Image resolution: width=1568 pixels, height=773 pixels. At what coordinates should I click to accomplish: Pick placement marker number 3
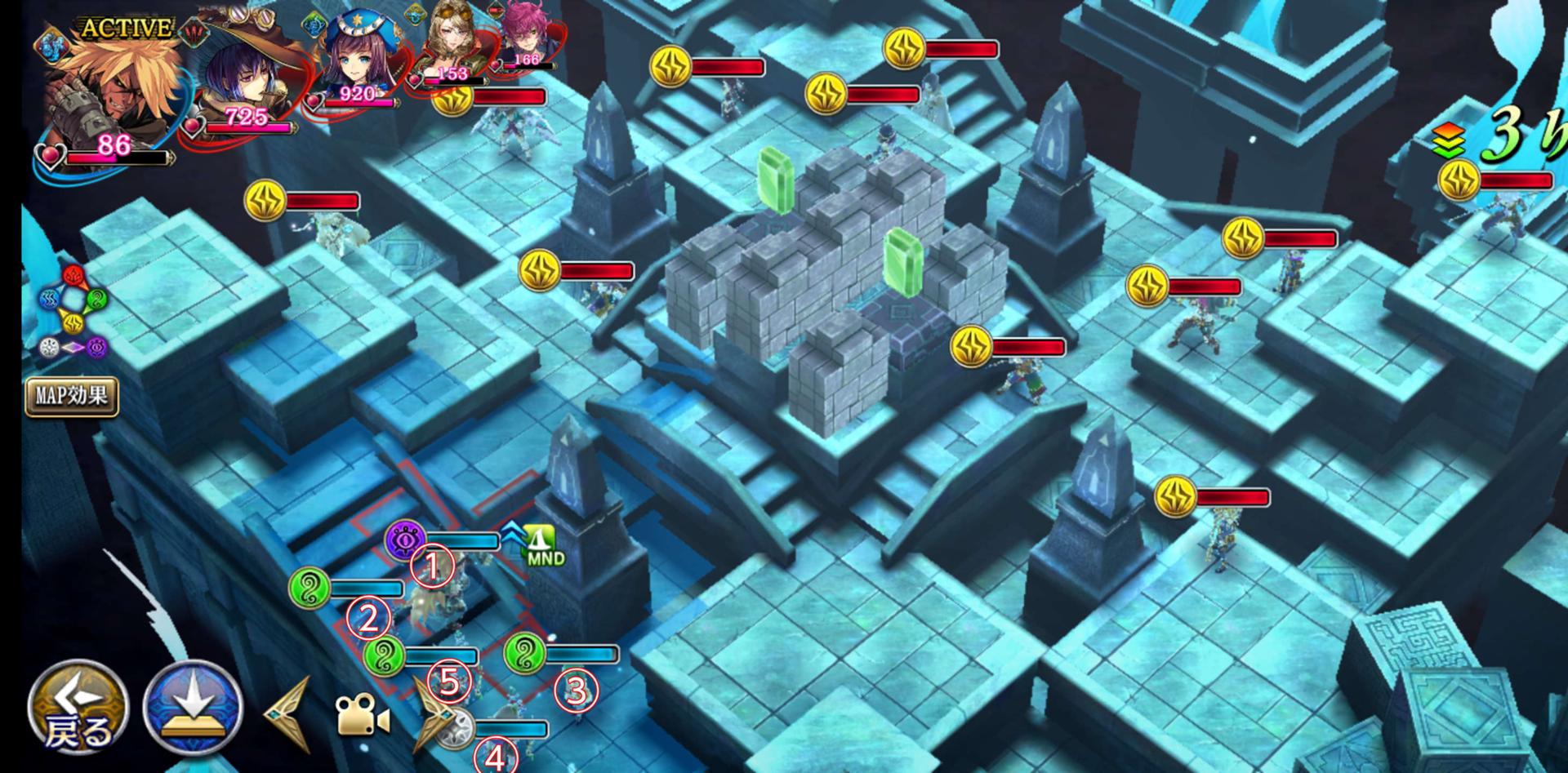(x=576, y=690)
